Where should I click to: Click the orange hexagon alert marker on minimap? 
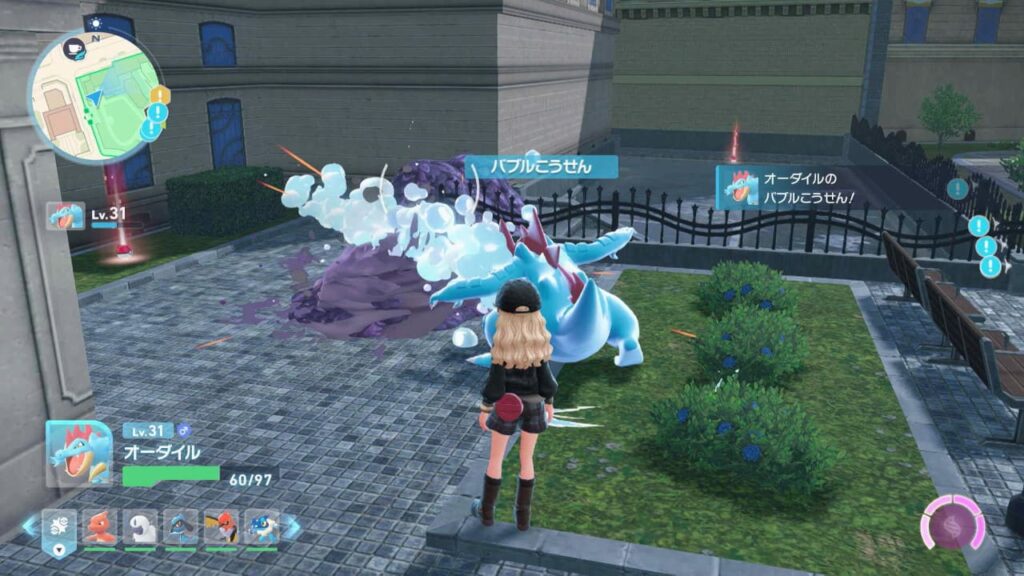pyautogui.click(x=160, y=95)
